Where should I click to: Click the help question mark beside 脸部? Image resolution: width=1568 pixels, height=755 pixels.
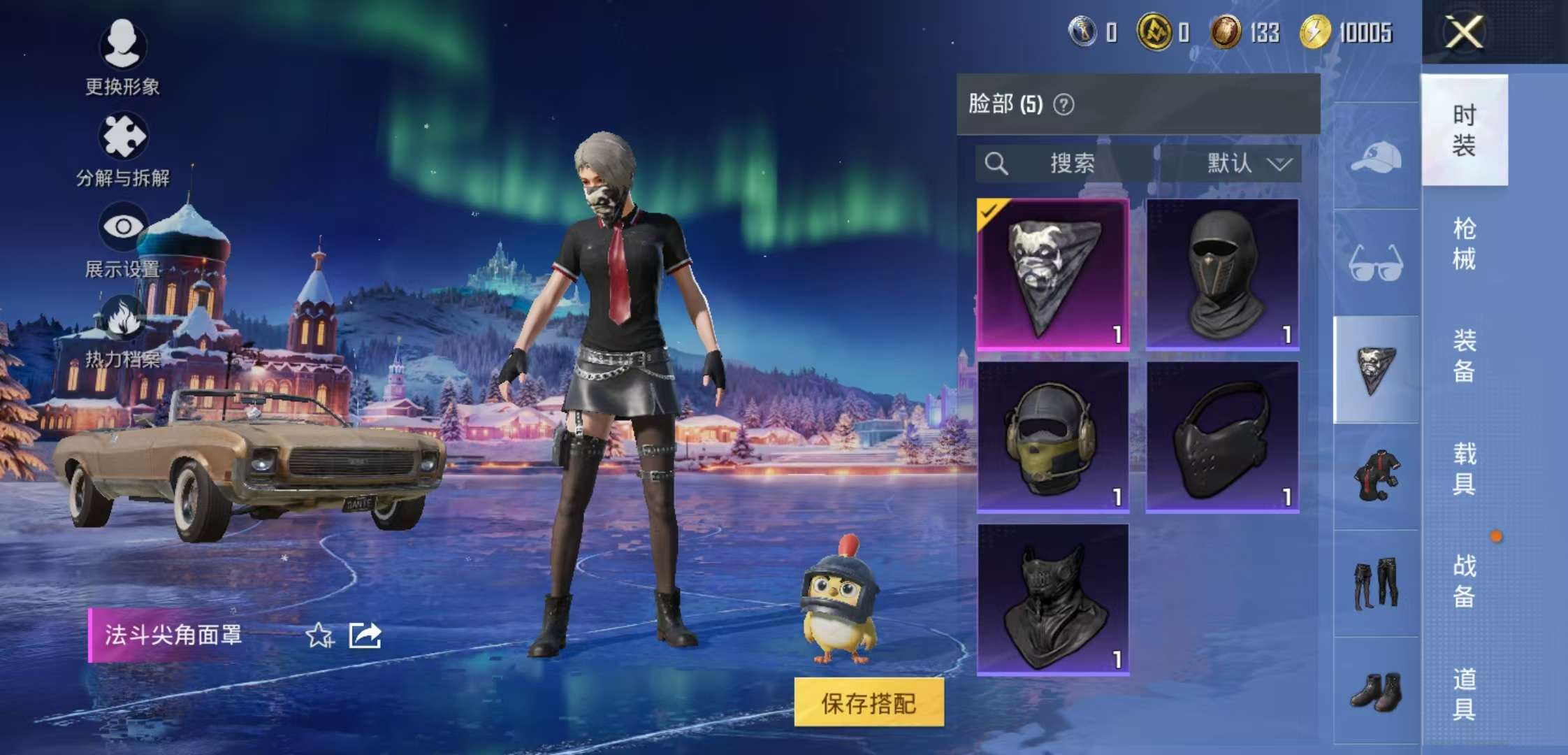pos(1064,105)
